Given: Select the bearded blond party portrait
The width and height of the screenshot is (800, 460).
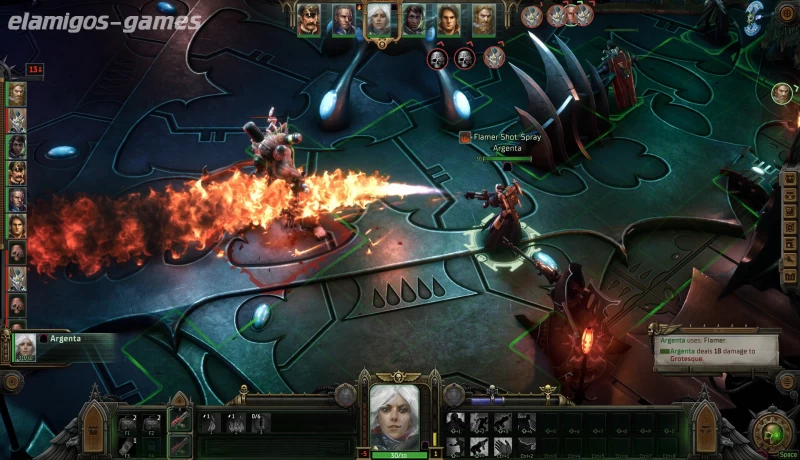Looking at the screenshot, I should click(483, 19).
